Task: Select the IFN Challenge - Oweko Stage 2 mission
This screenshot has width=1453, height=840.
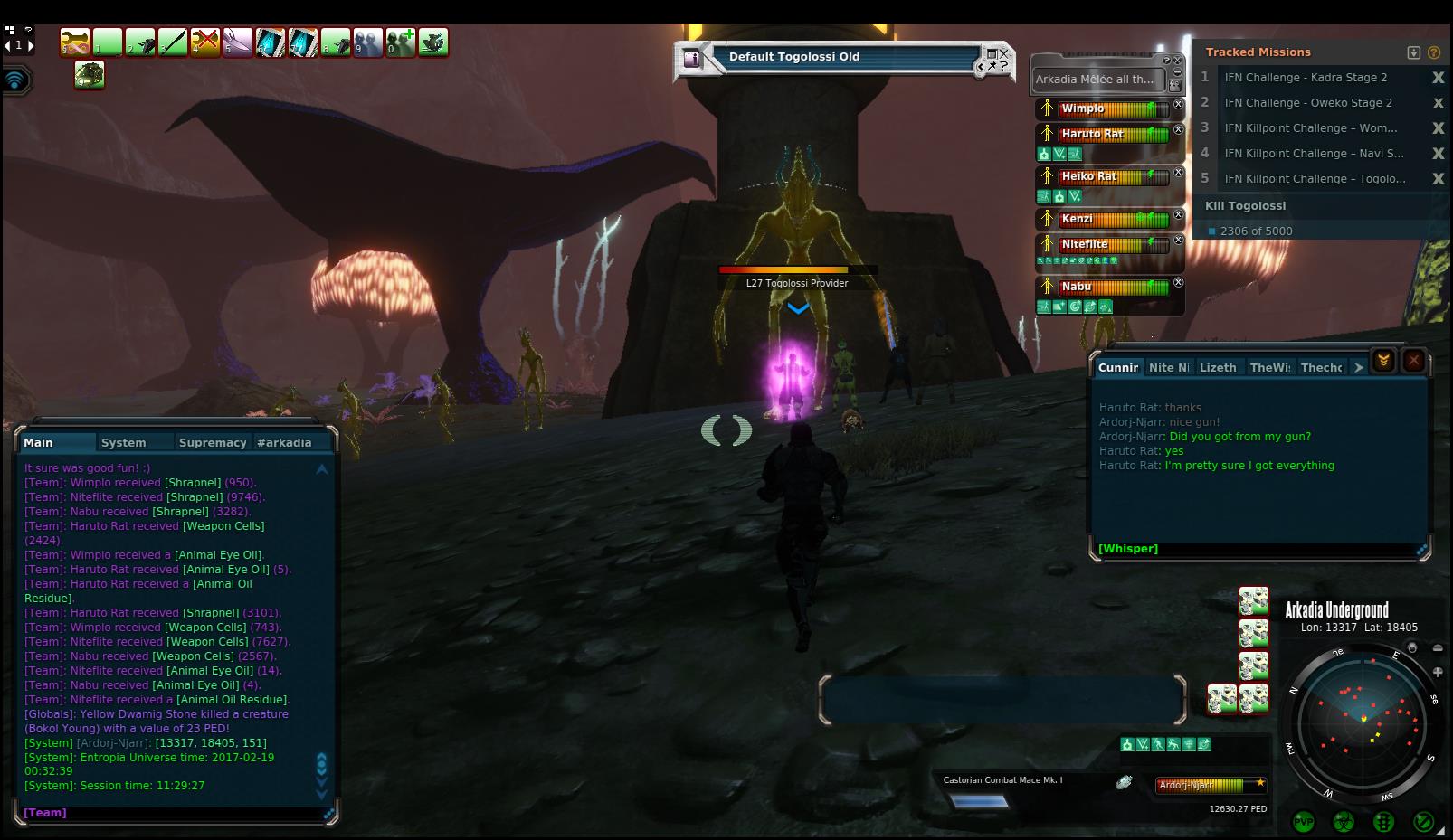Action: click(1308, 103)
